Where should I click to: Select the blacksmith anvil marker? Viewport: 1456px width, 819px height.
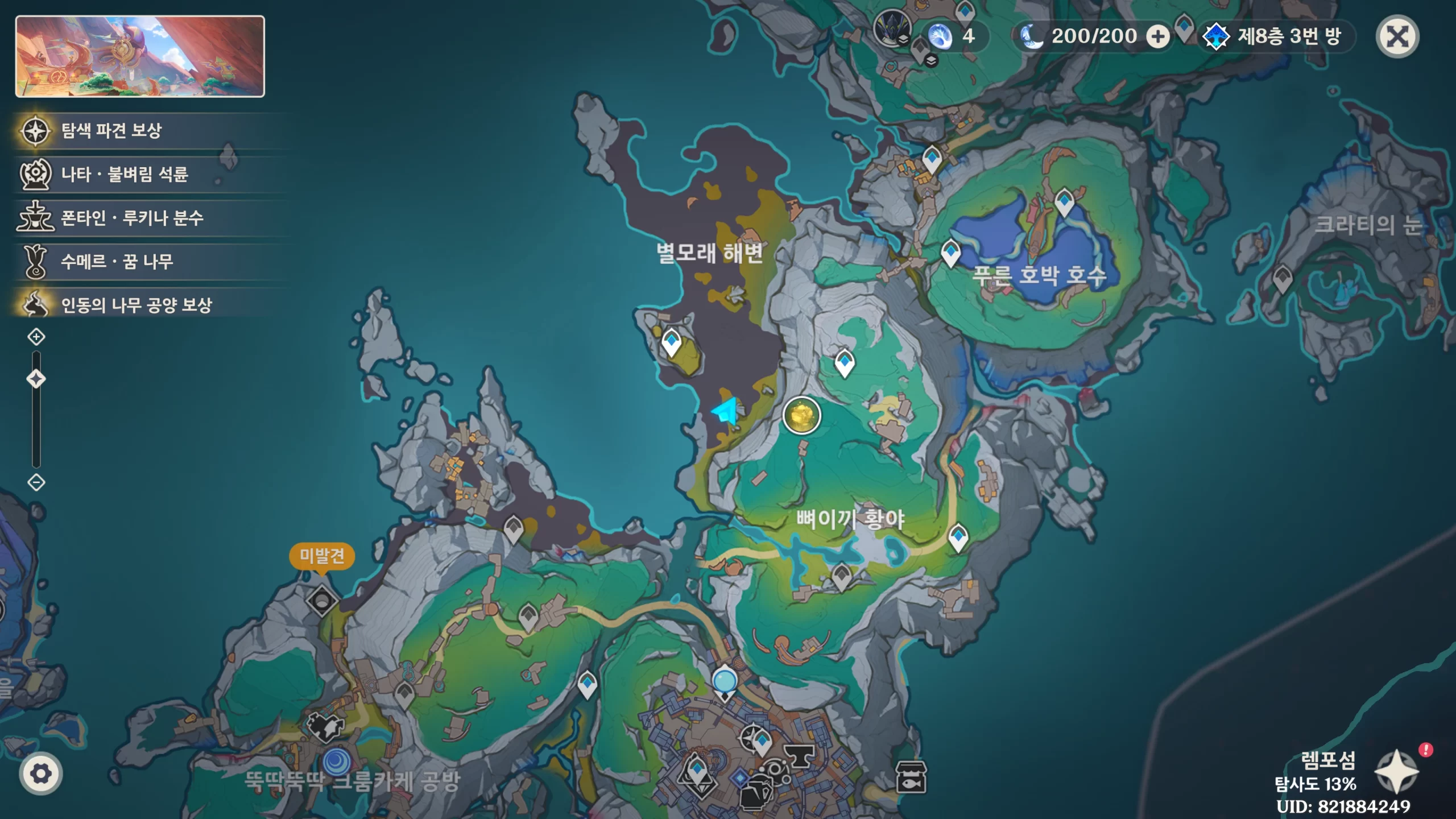click(799, 756)
